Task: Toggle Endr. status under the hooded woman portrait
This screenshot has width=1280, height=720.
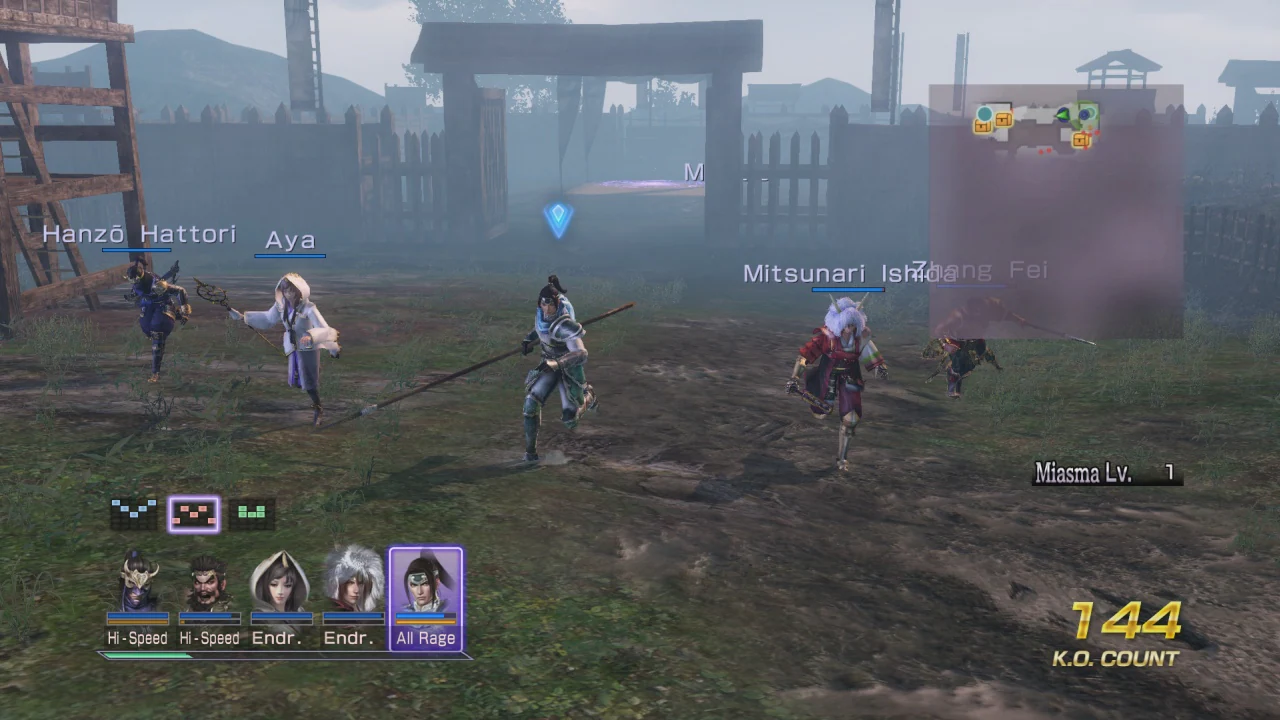Action: click(277, 638)
